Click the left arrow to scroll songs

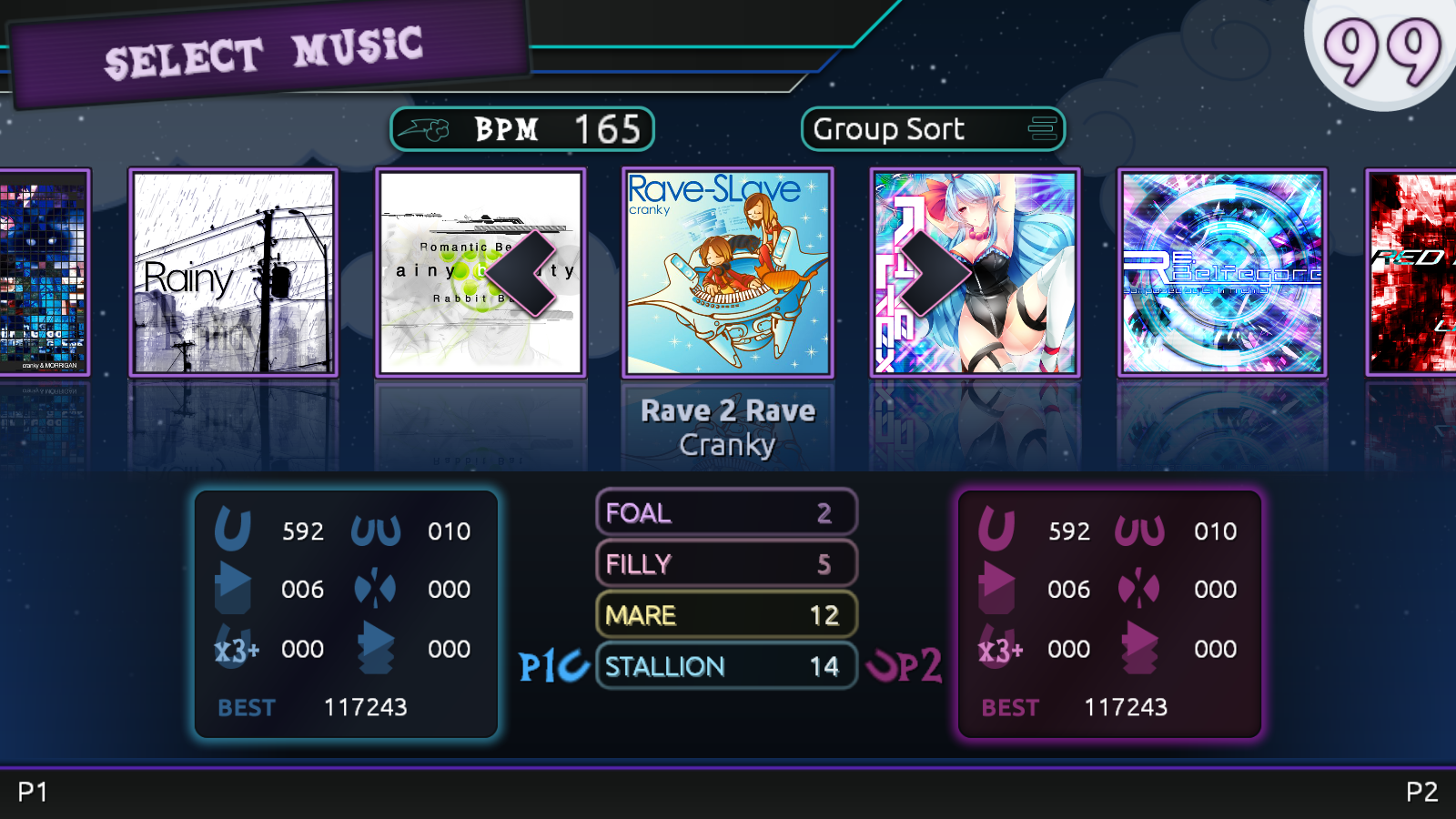[x=521, y=273]
